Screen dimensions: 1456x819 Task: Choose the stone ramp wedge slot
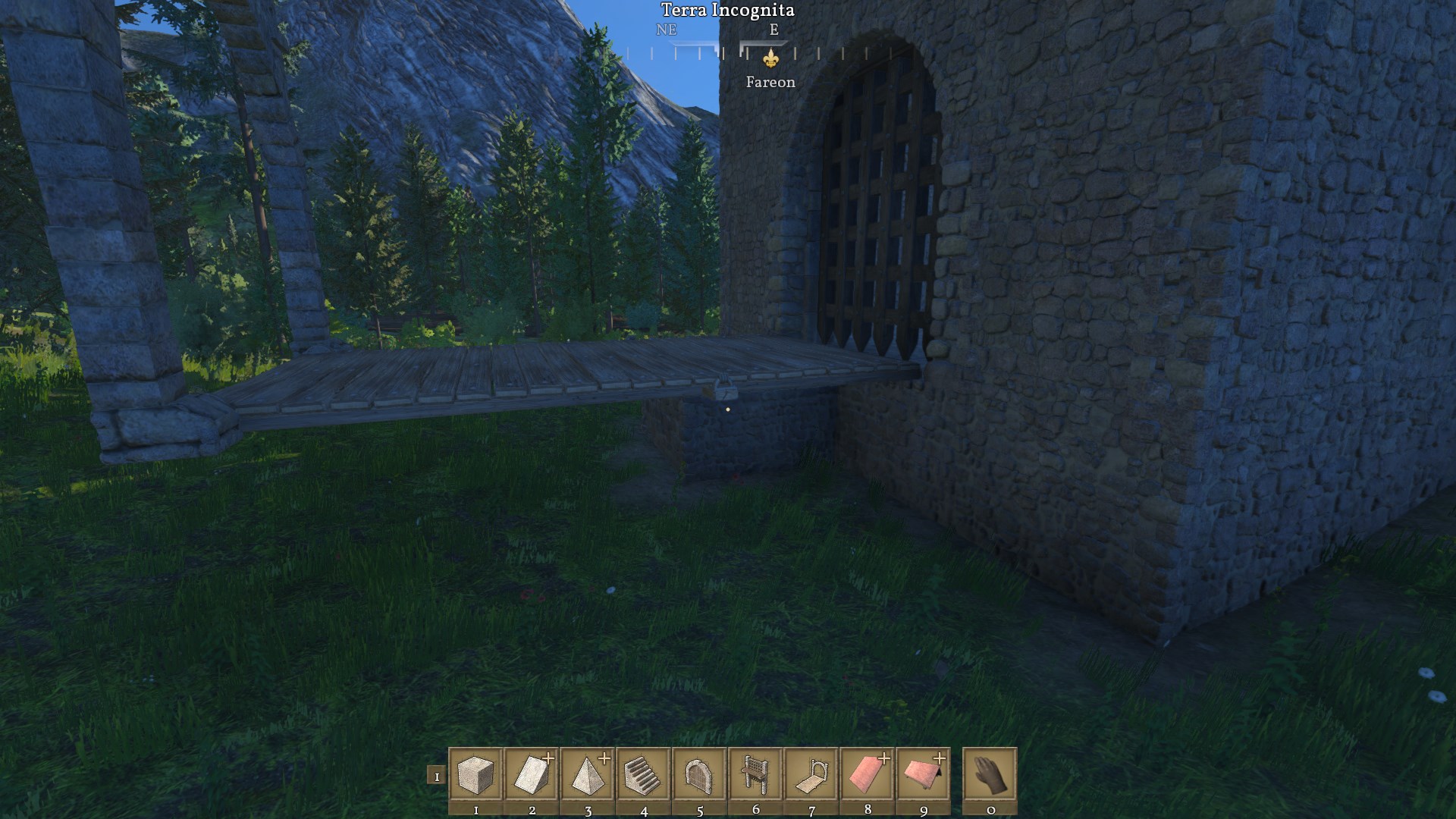coord(532,774)
